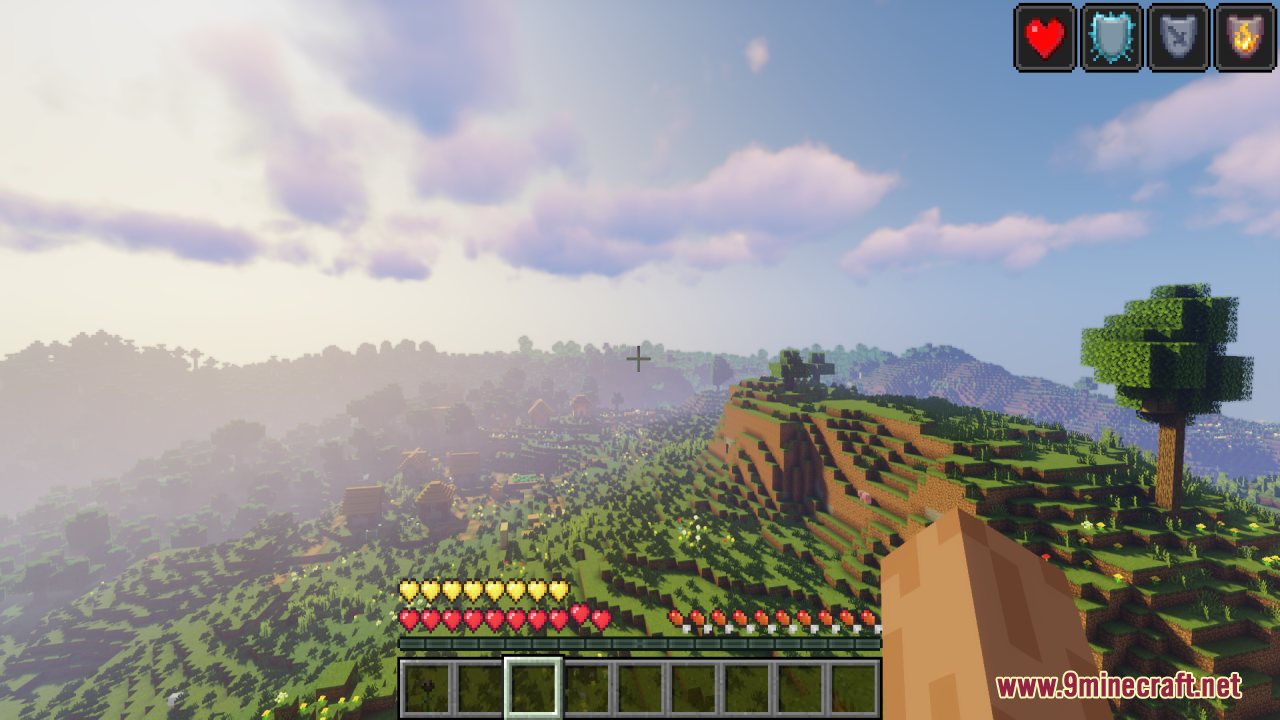Screen dimensions: 1280x720
Task: Select the highlighted third hotbar slot
Action: point(533,685)
